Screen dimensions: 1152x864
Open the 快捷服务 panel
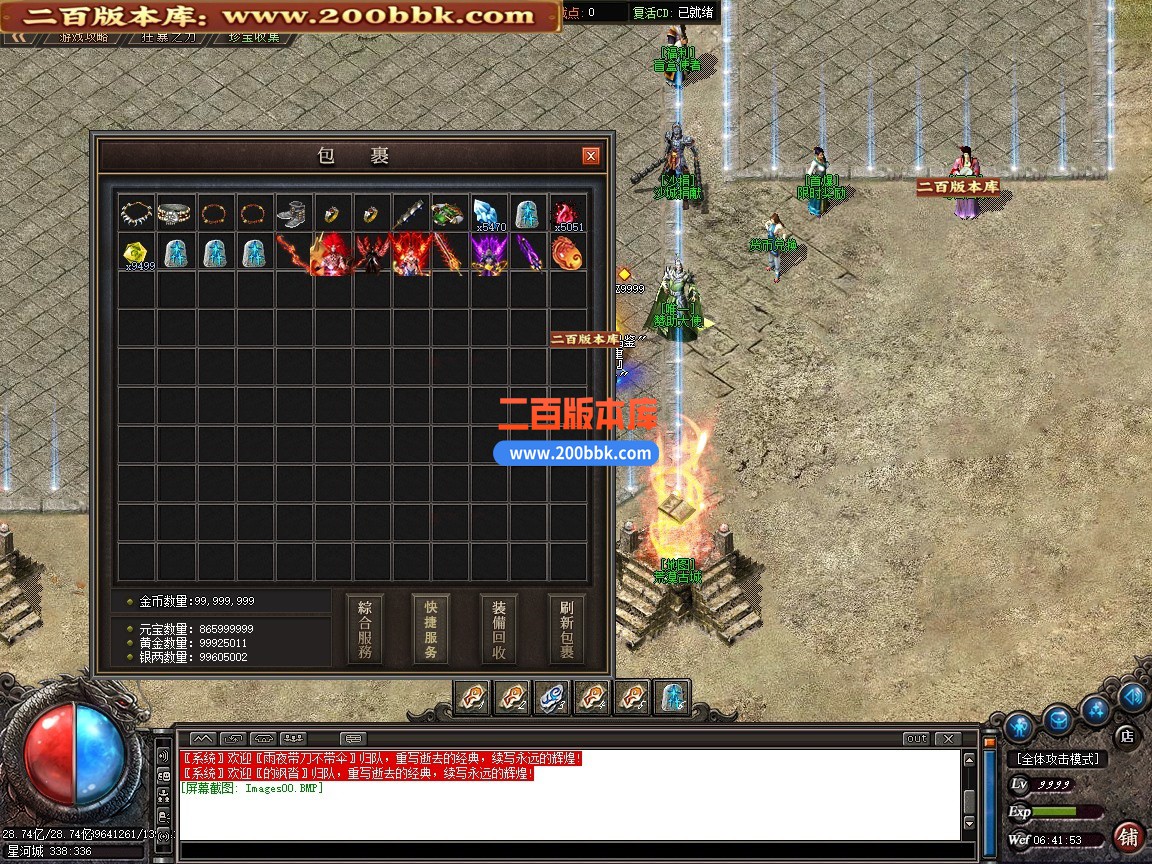[431, 630]
